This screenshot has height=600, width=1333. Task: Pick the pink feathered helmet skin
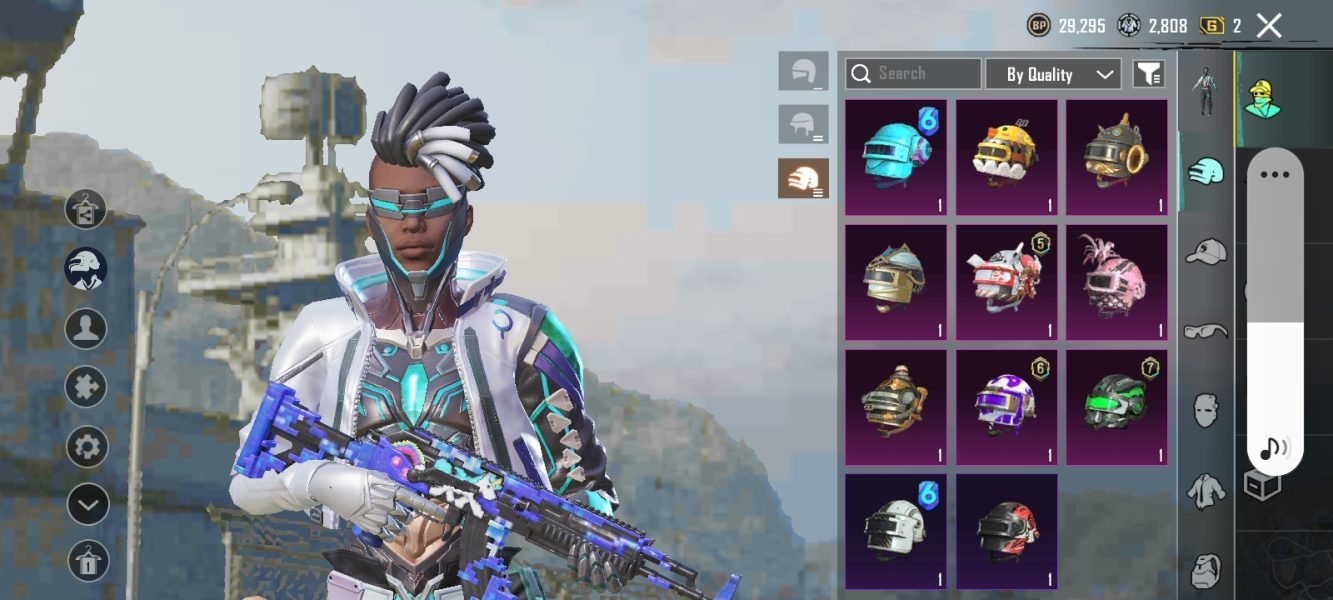[1116, 282]
